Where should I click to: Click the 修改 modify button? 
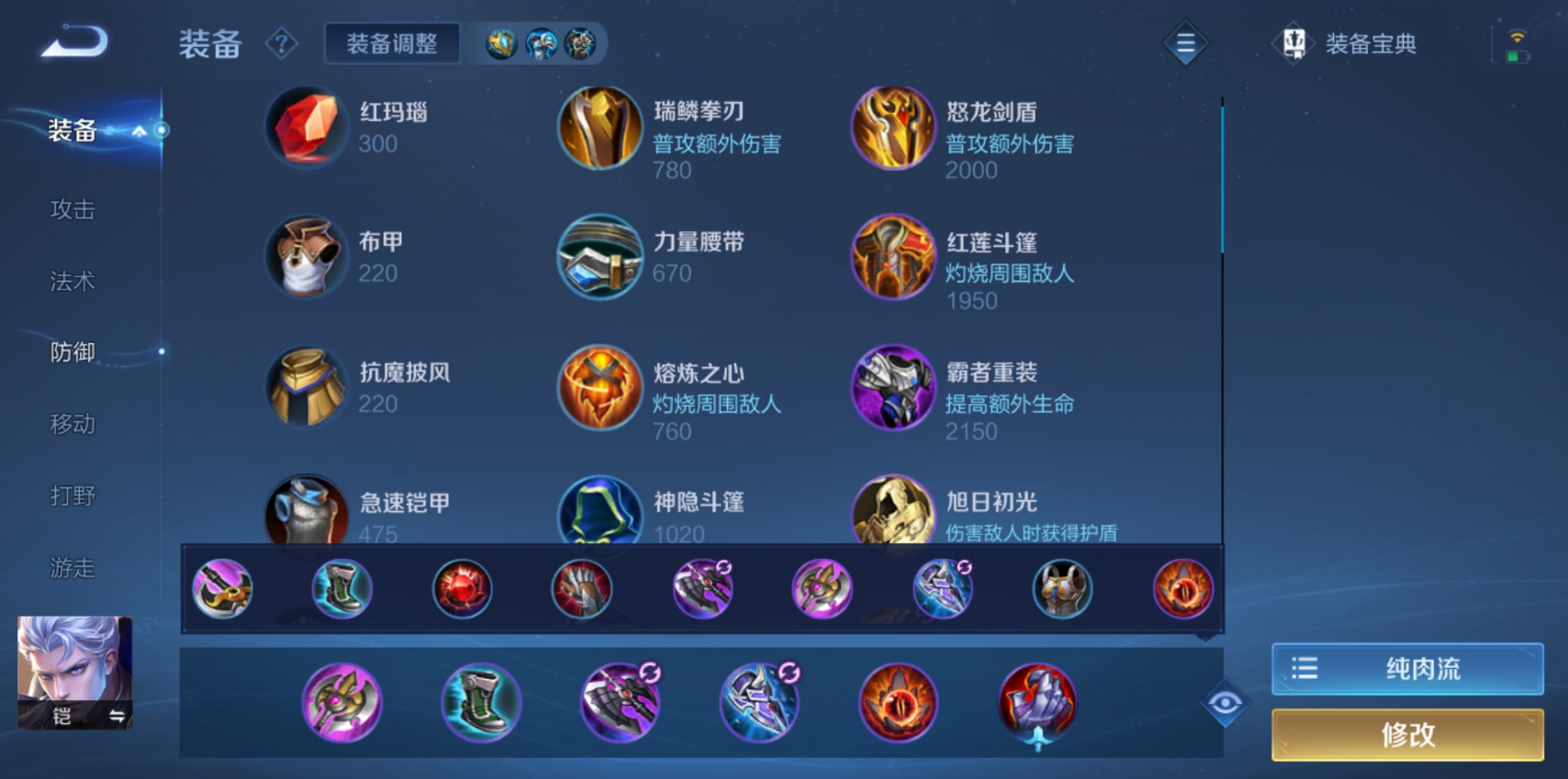1407,735
